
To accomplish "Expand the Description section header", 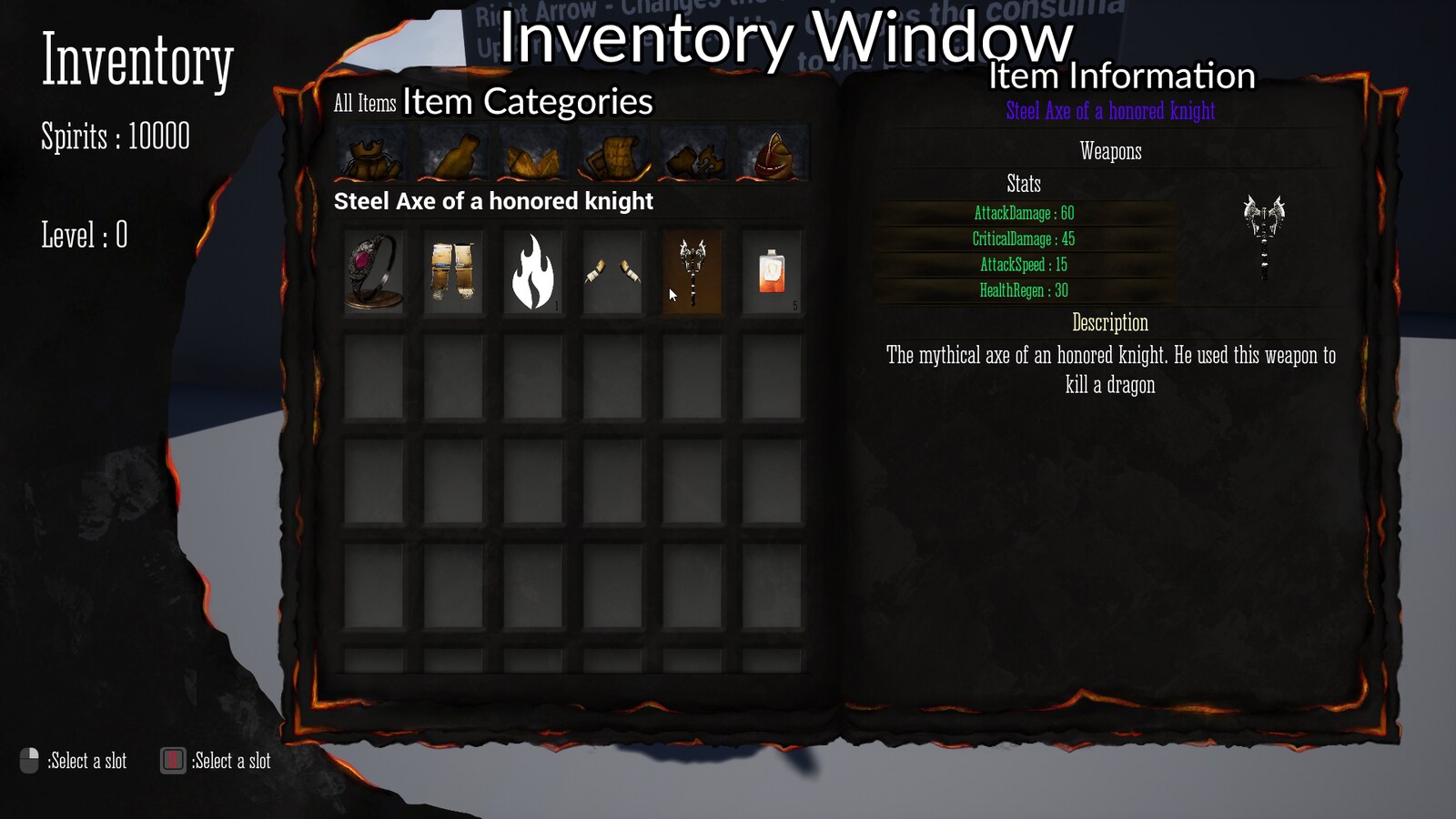I will (x=1109, y=323).
